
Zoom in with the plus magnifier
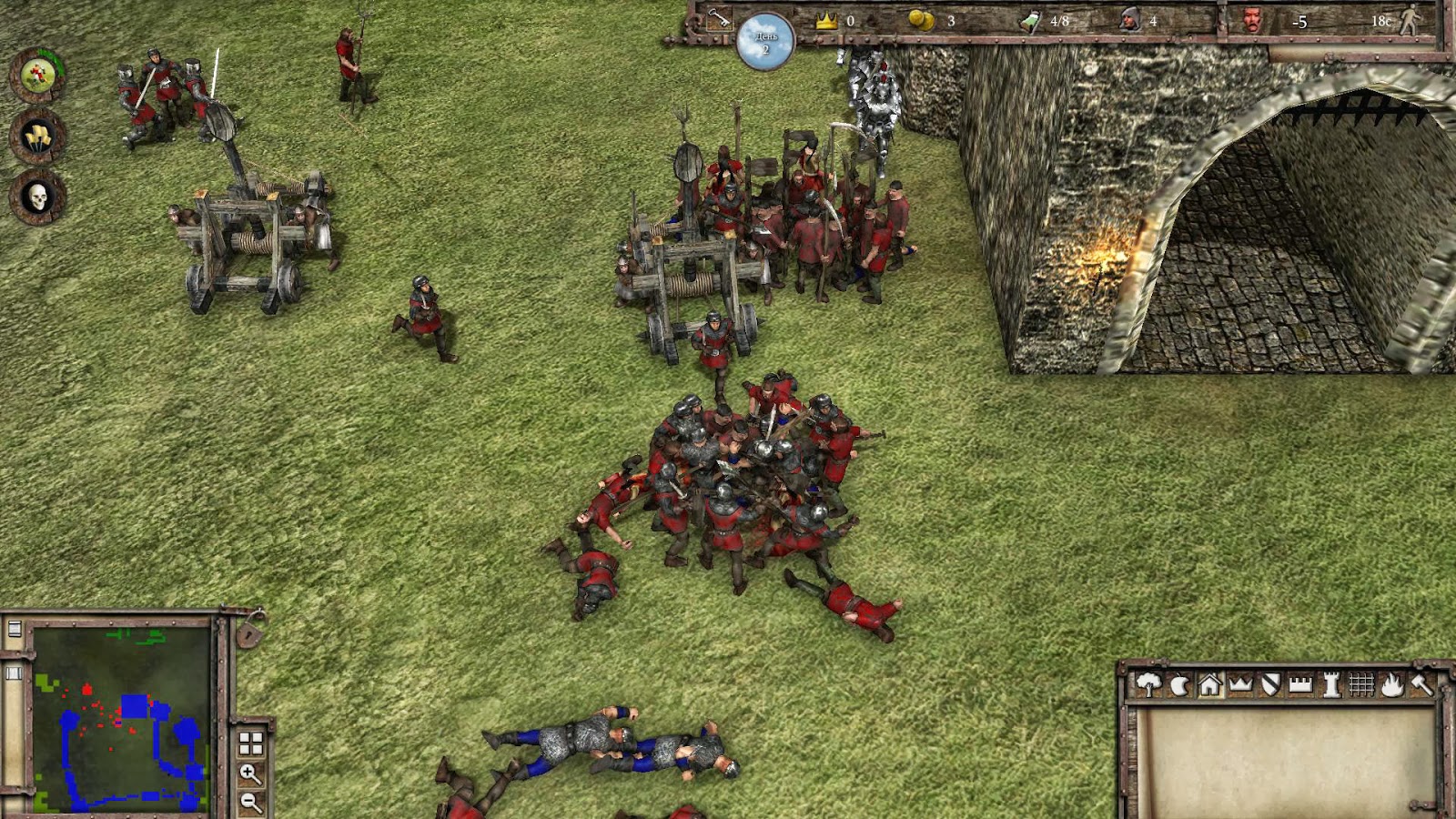click(250, 773)
